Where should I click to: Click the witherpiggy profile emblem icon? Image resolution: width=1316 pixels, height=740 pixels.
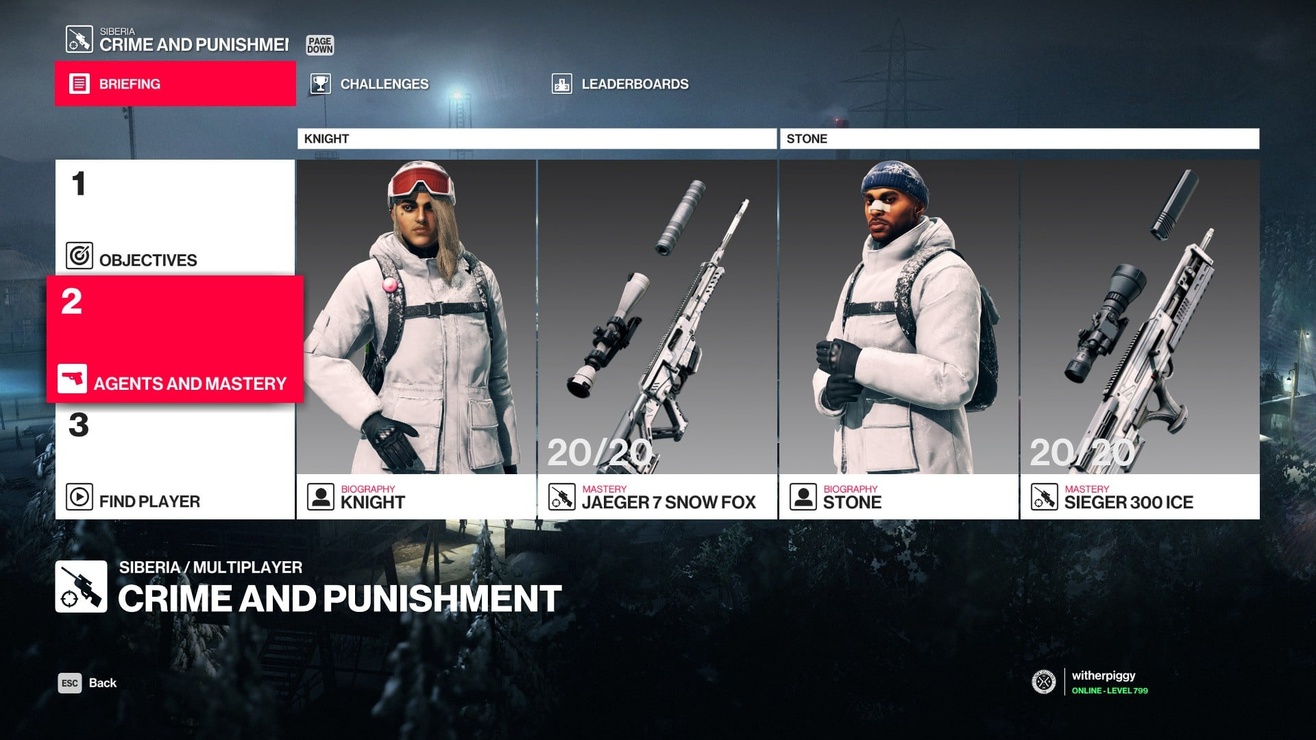tap(1042, 681)
